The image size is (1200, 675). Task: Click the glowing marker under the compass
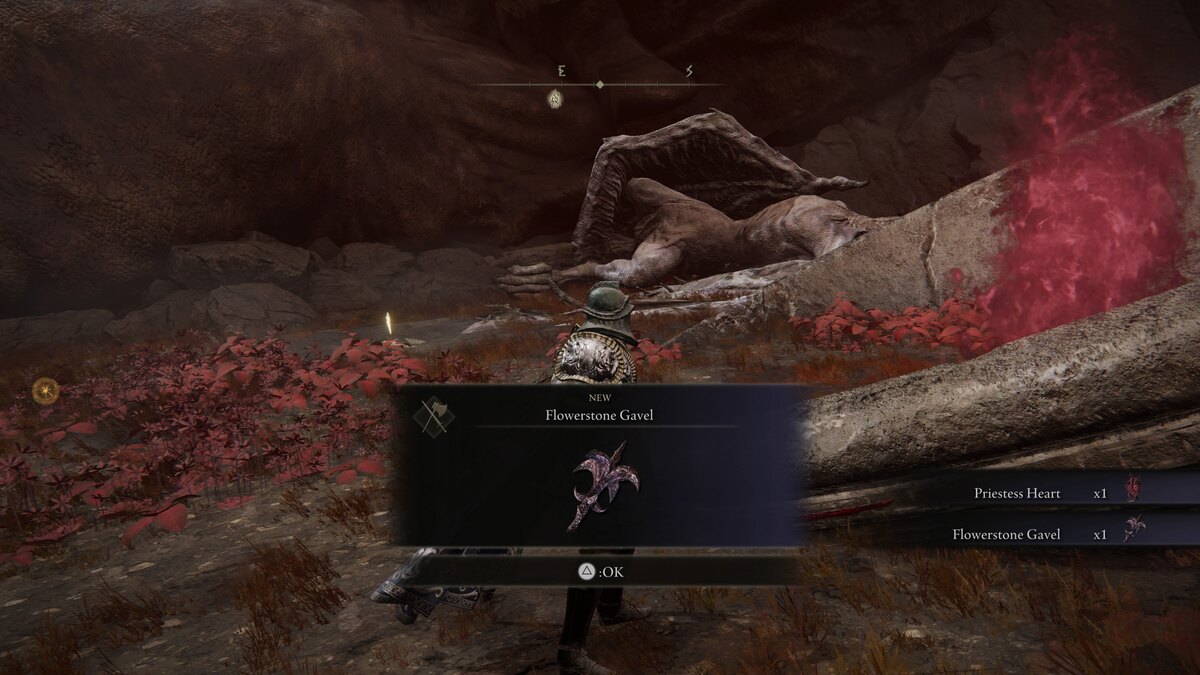coord(554,98)
